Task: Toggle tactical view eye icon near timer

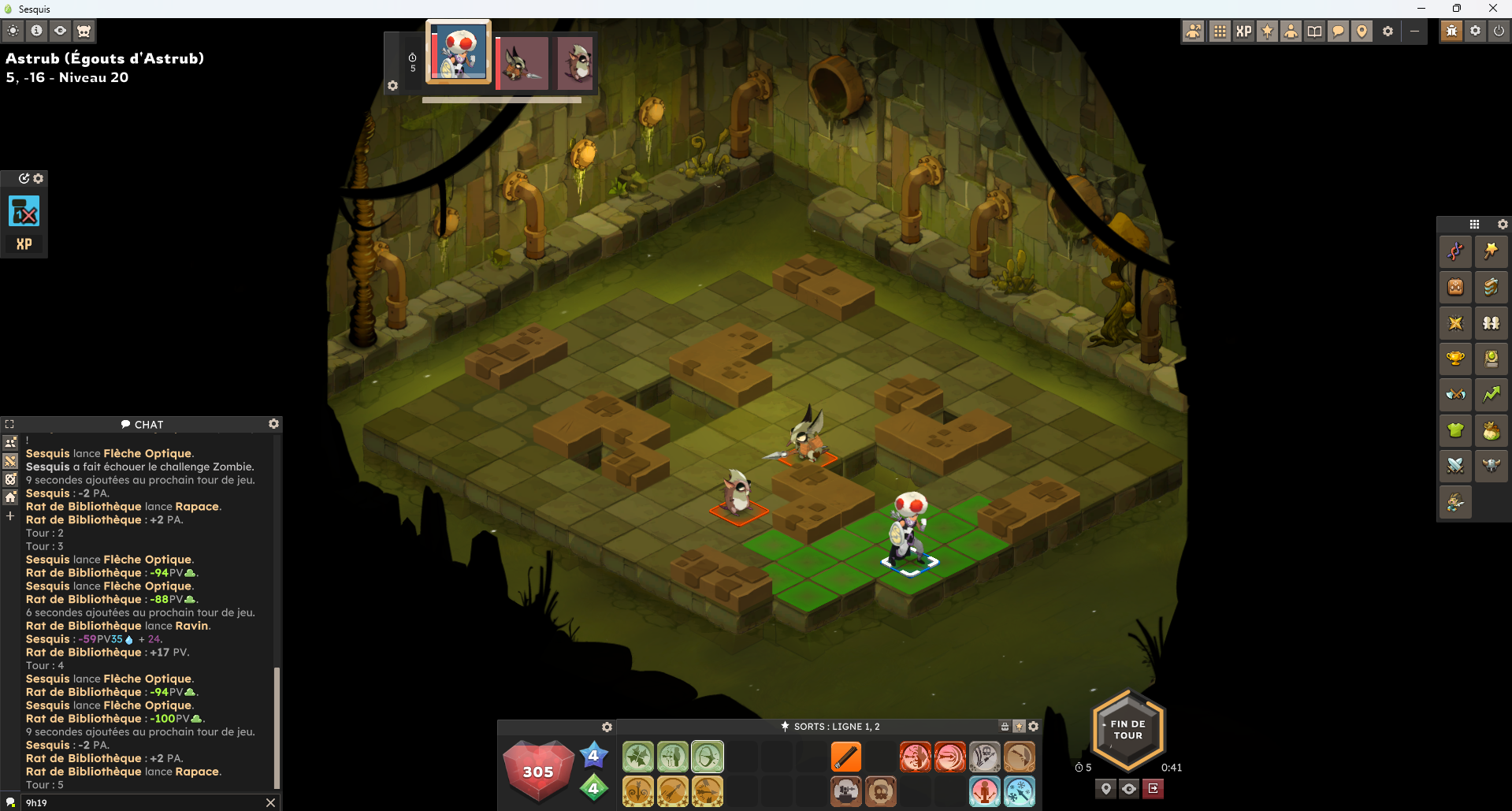Action: point(1128,788)
